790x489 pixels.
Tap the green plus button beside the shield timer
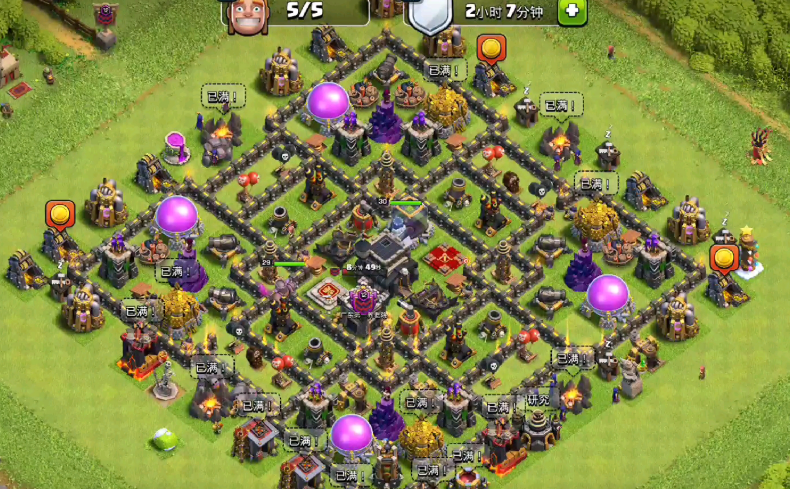(x=571, y=12)
